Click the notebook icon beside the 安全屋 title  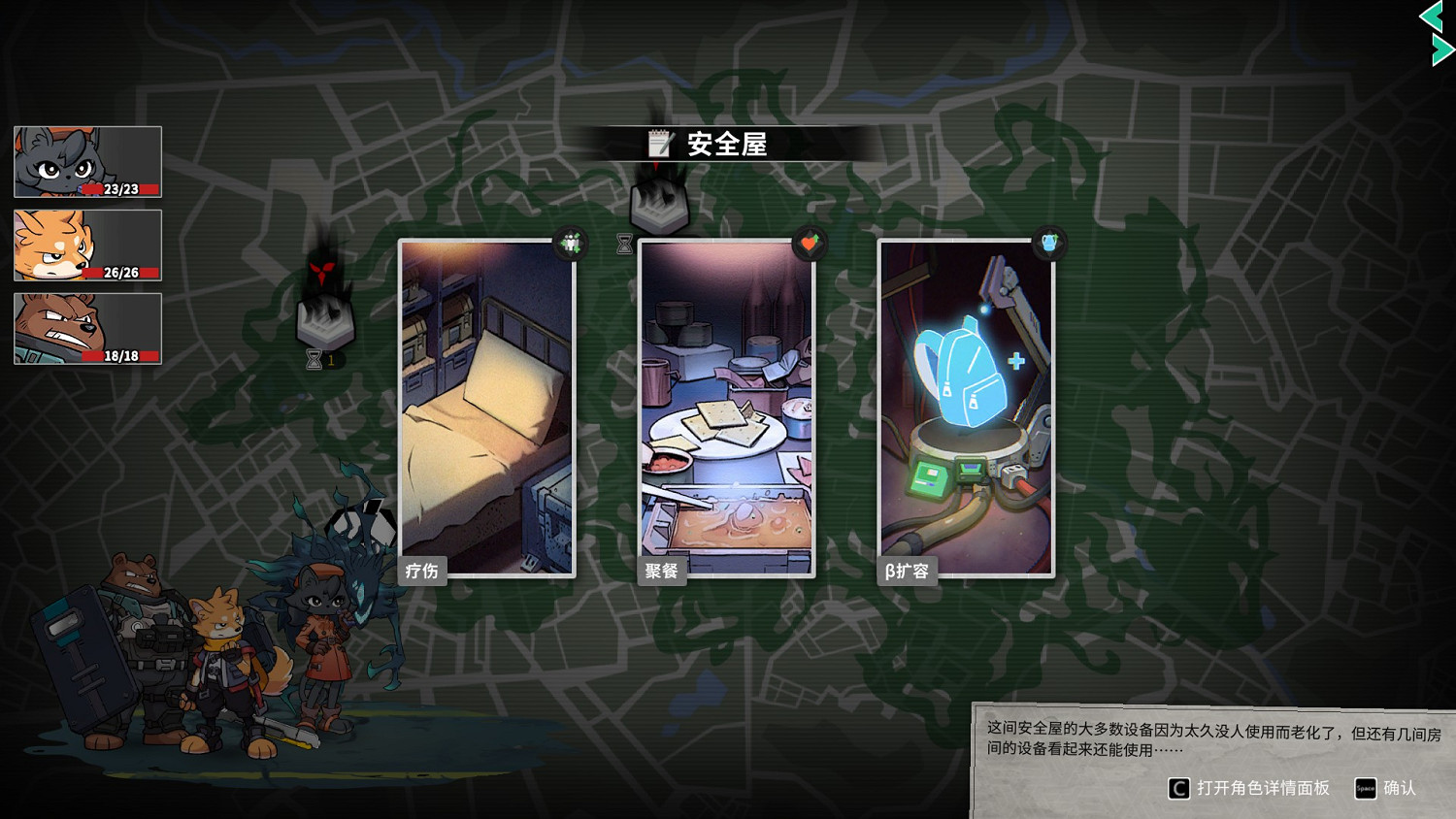click(661, 144)
